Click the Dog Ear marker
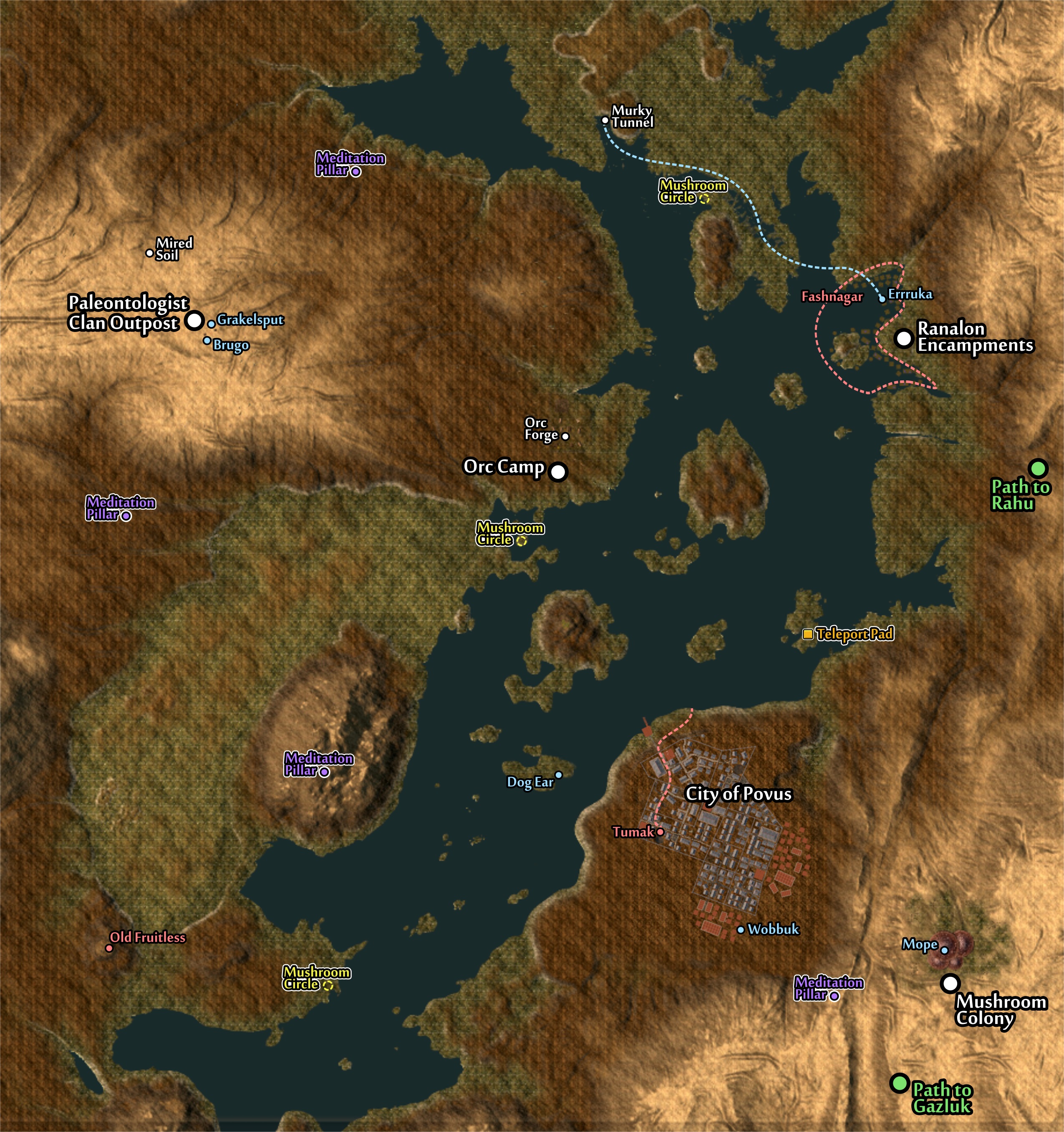This screenshot has height=1132, width=1064. pyautogui.click(x=558, y=775)
